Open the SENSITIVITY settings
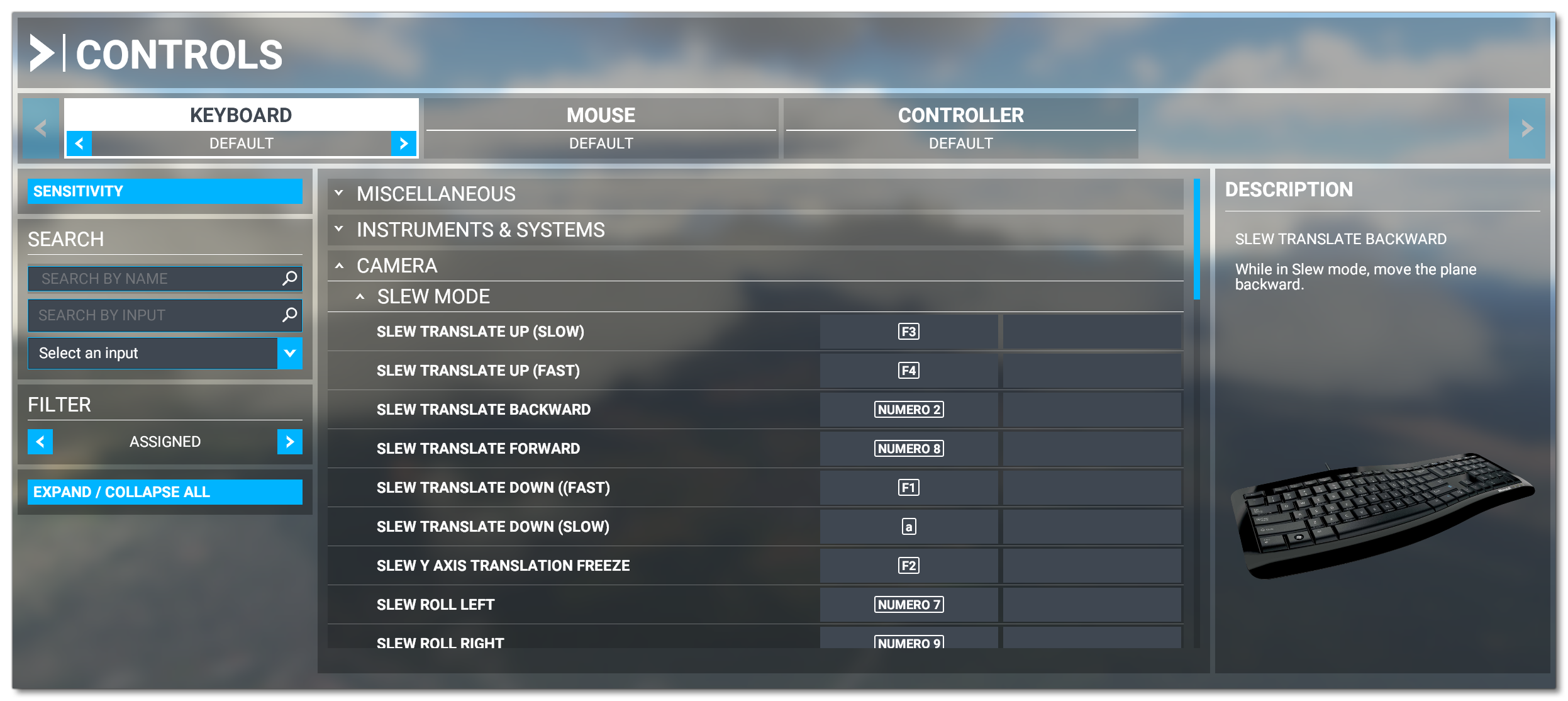 (x=165, y=190)
